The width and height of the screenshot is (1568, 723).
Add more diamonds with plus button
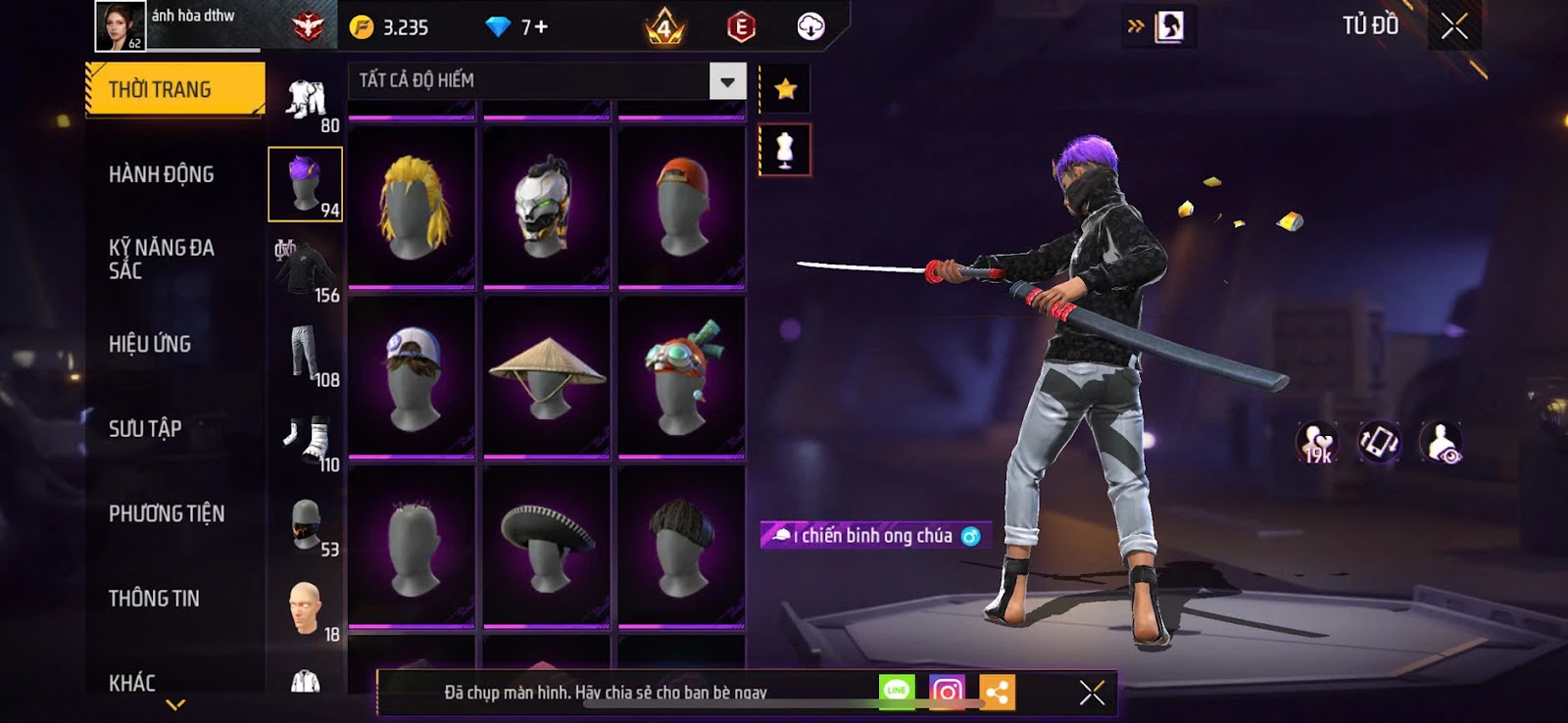[x=541, y=27]
